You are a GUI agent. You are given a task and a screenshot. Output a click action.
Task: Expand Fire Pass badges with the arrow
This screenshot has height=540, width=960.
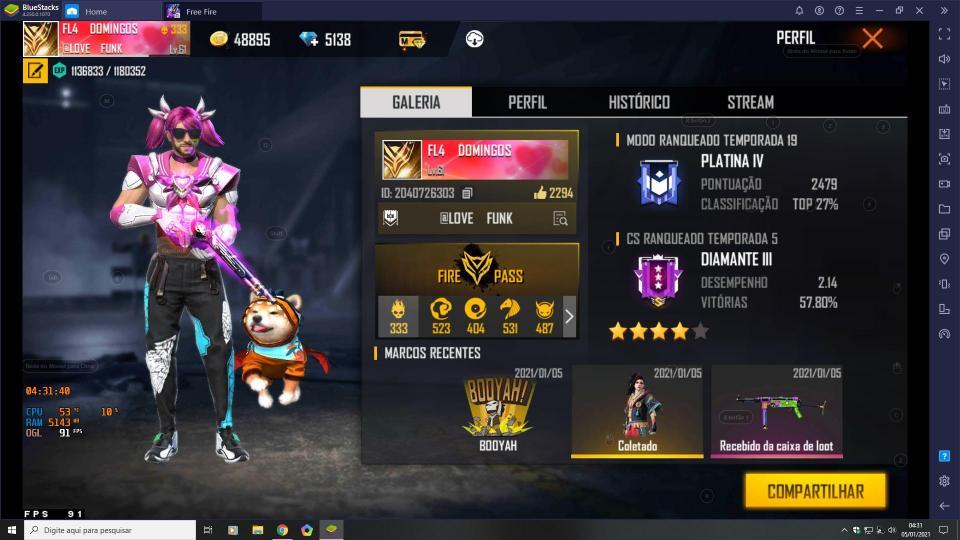[569, 316]
